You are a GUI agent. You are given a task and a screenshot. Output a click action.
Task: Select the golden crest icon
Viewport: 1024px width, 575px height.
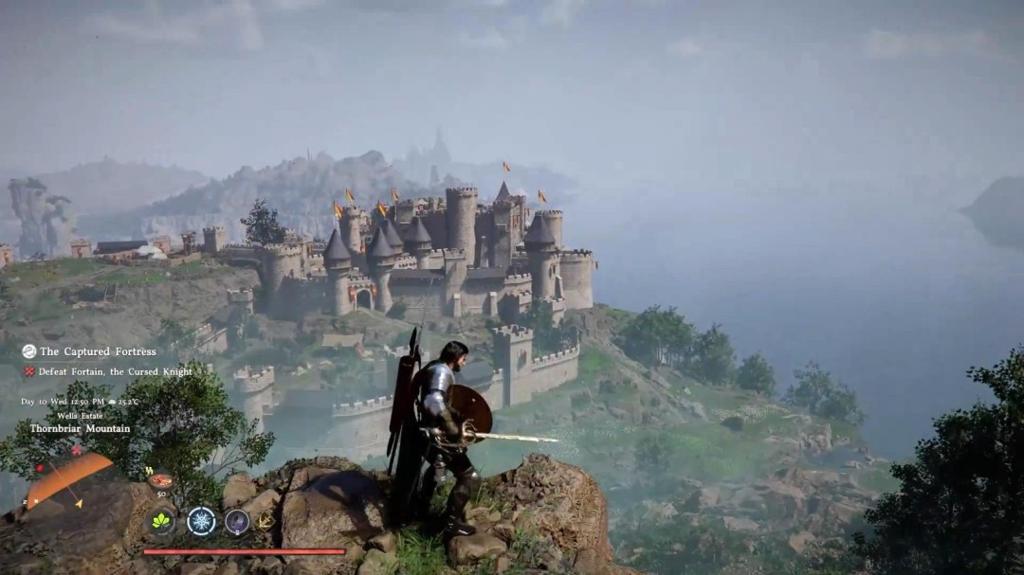coord(266,521)
